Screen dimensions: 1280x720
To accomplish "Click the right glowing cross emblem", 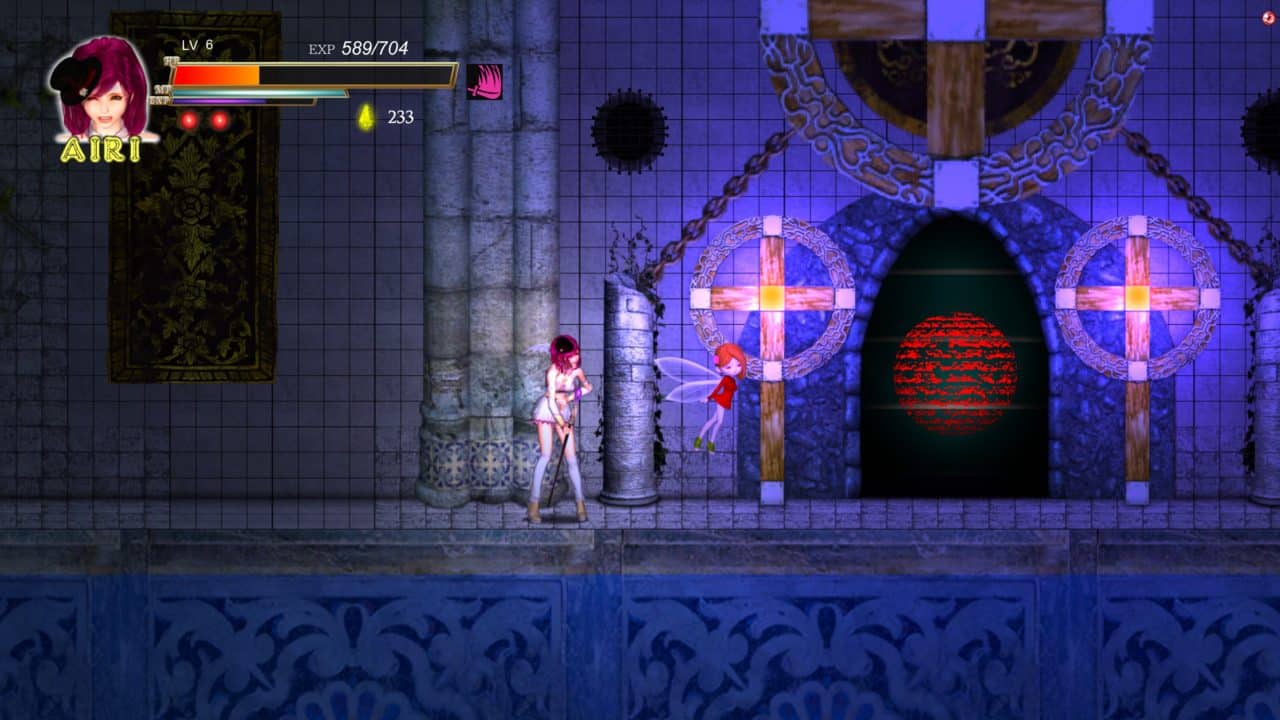I will [x=1136, y=295].
